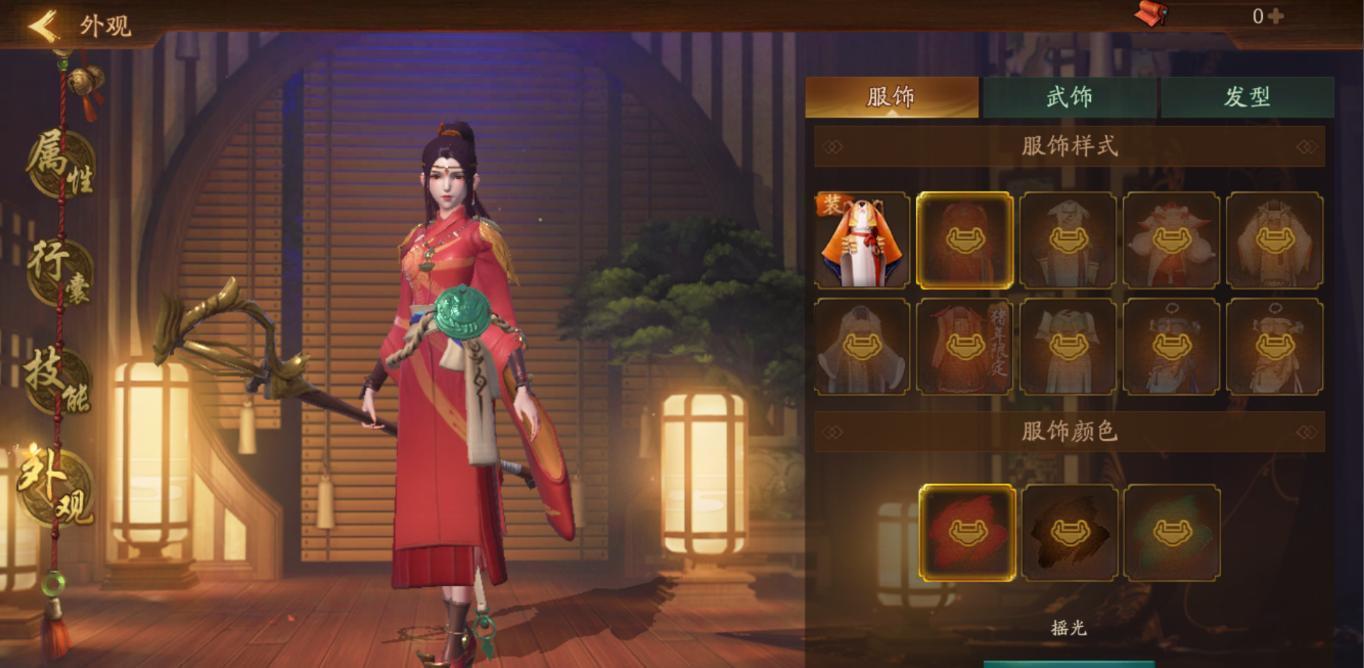Go back using the top-left arrow
The height and width of the screenshot is (668, 1364).
(x=43, y=25)
